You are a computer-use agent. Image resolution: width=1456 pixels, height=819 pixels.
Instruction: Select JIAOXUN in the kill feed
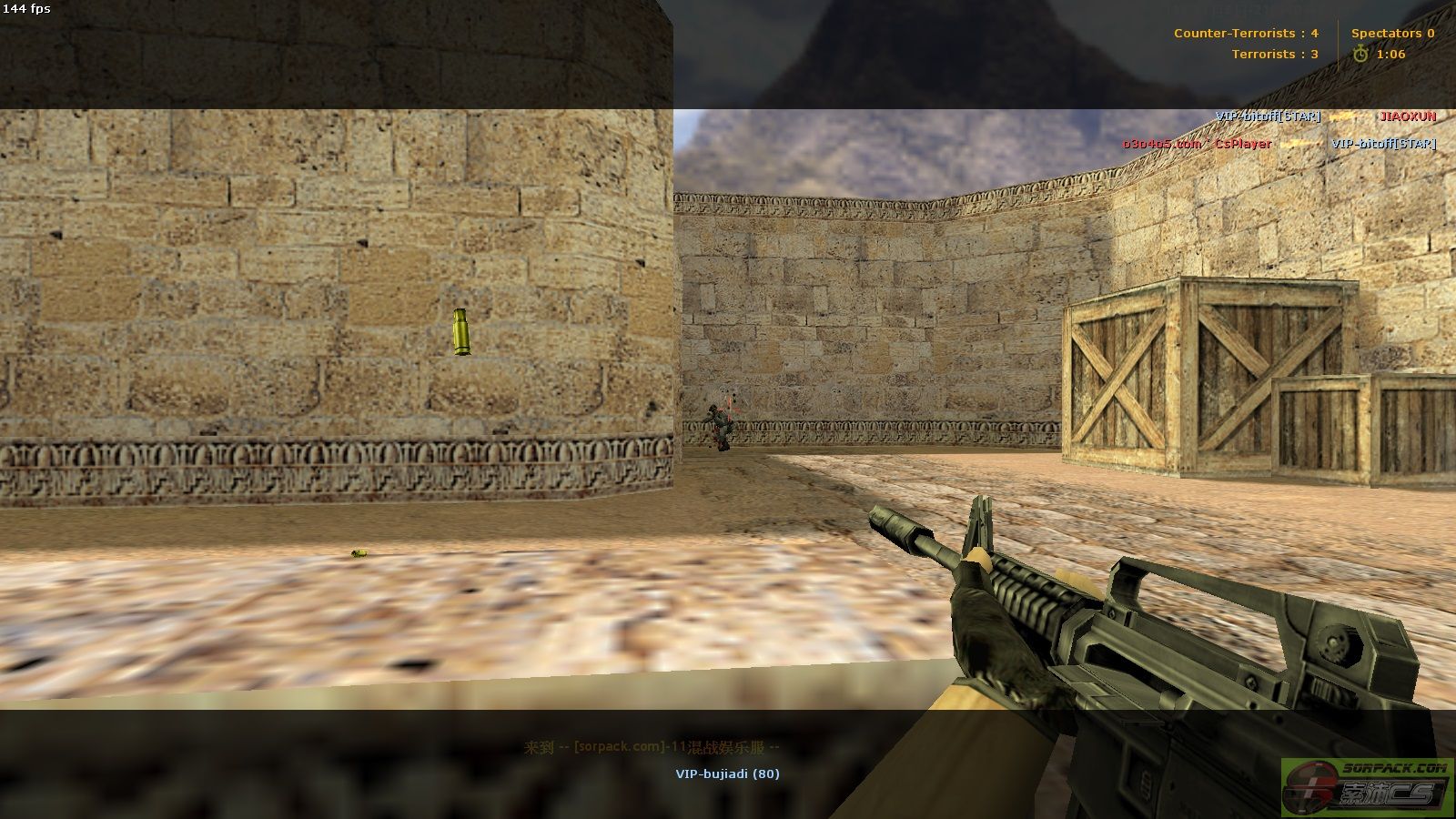click(x=1407, y=116)
